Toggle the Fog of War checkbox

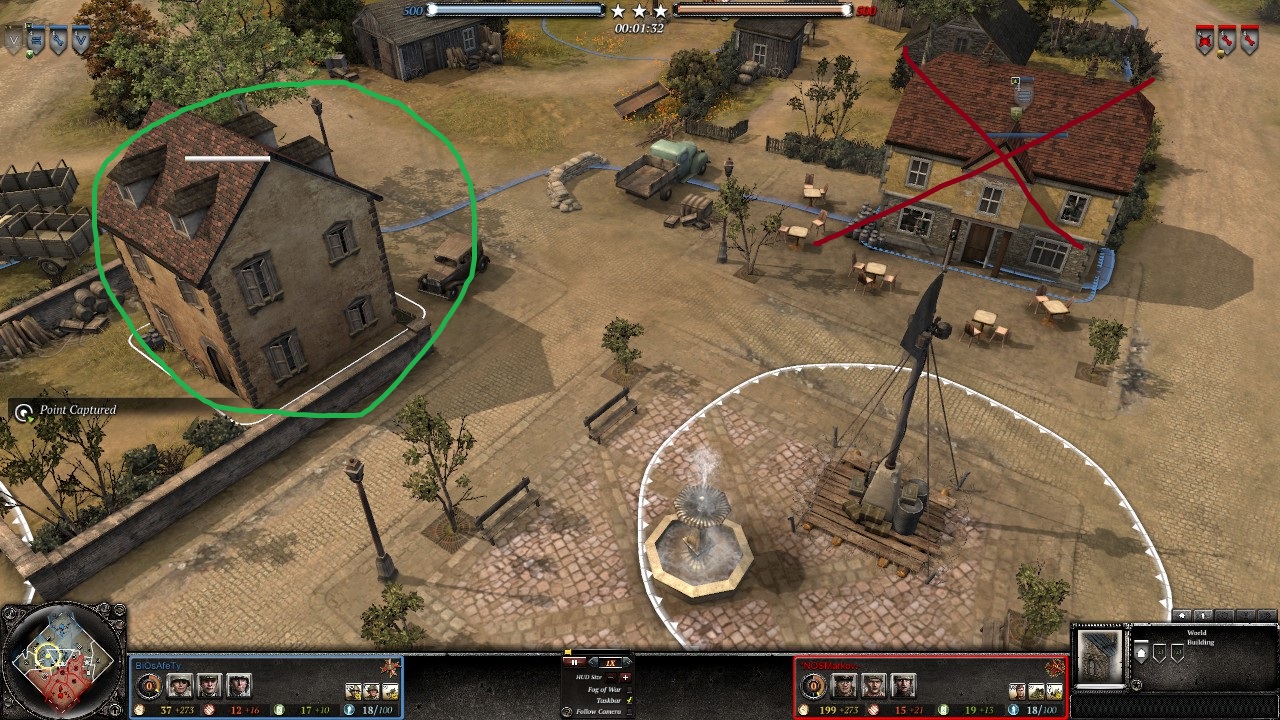click(x=627, y=689)
